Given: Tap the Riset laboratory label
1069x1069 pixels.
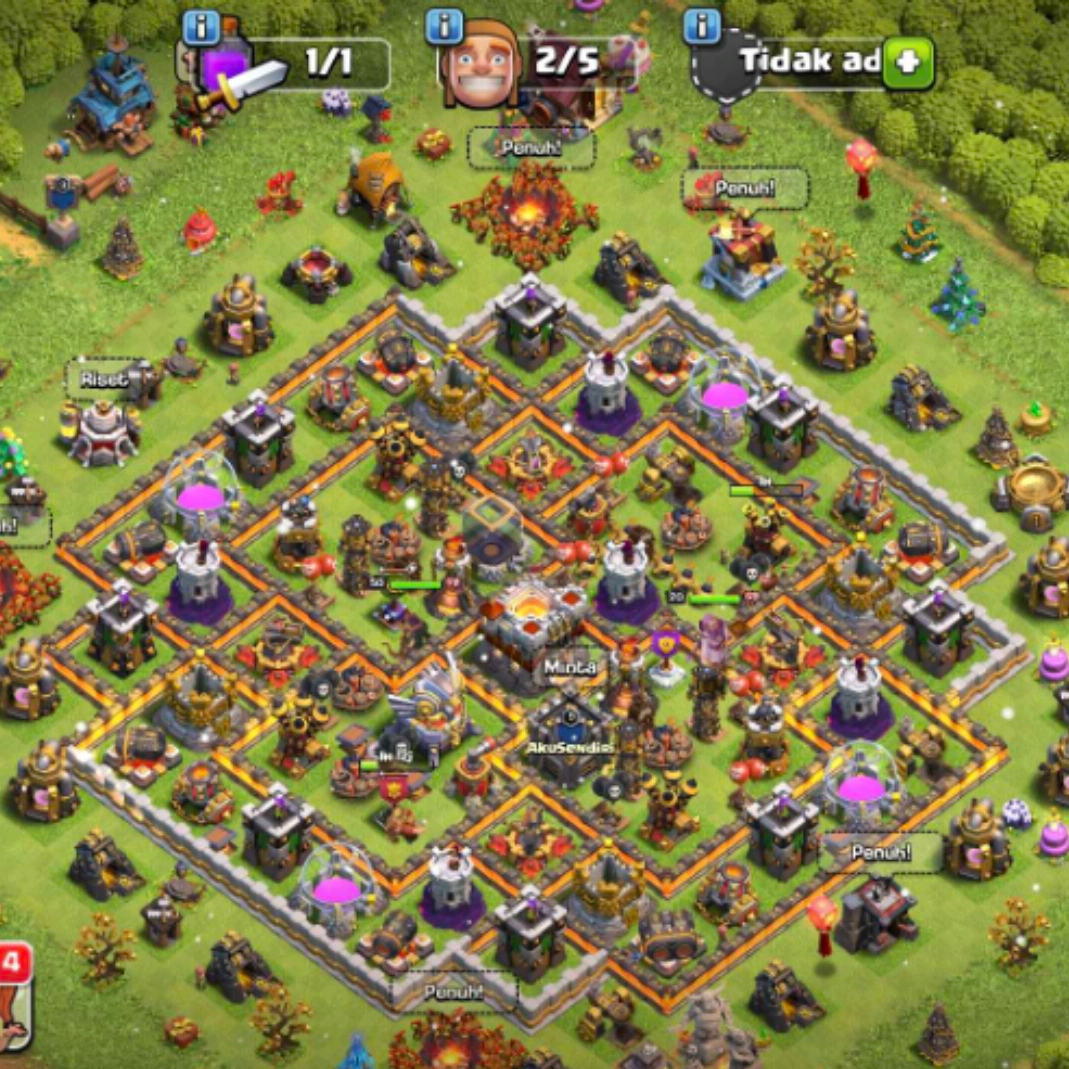Looking at the screenshot, I should (x=104, y=380).
